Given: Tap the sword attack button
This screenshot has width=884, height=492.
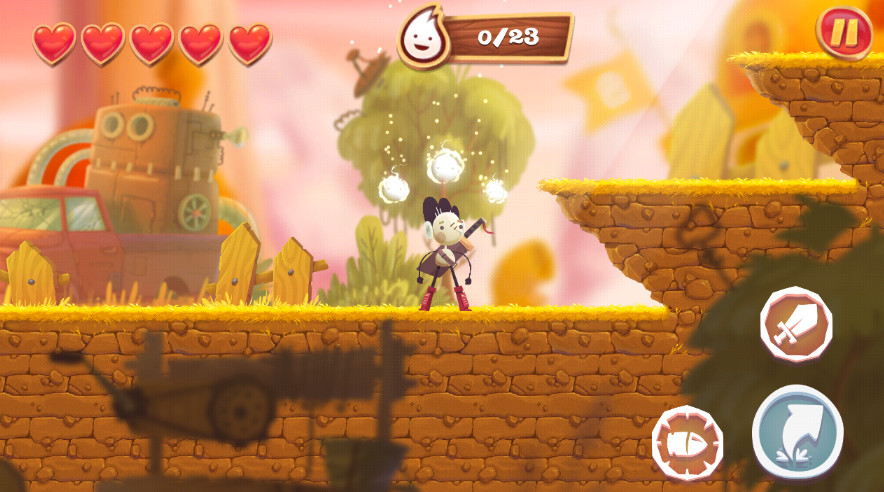Looking at the screenshot, I should [x=796, y=324].
